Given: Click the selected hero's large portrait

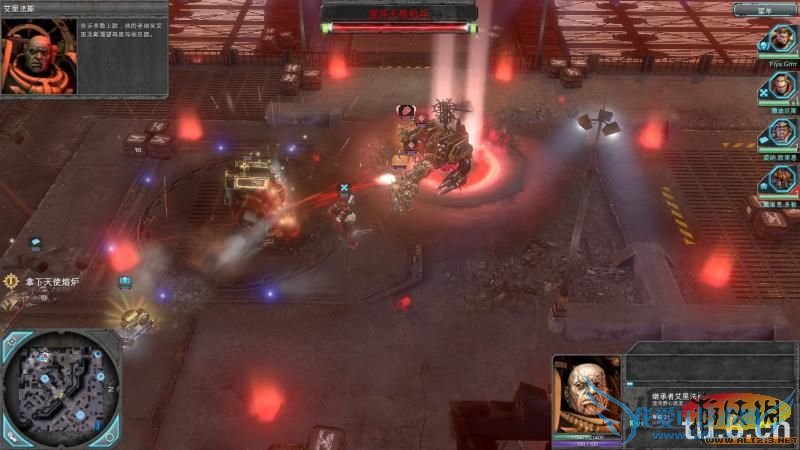Looking at the screenshot, I should [x=587, y=396].
